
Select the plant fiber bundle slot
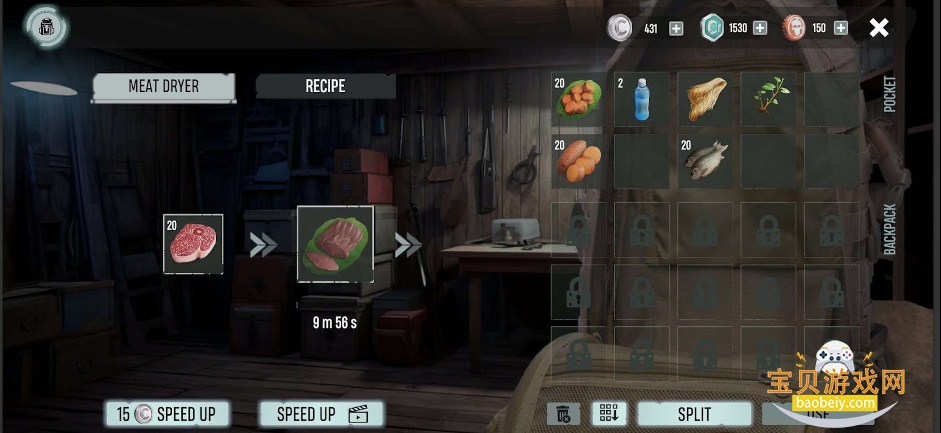click(705, 99)
